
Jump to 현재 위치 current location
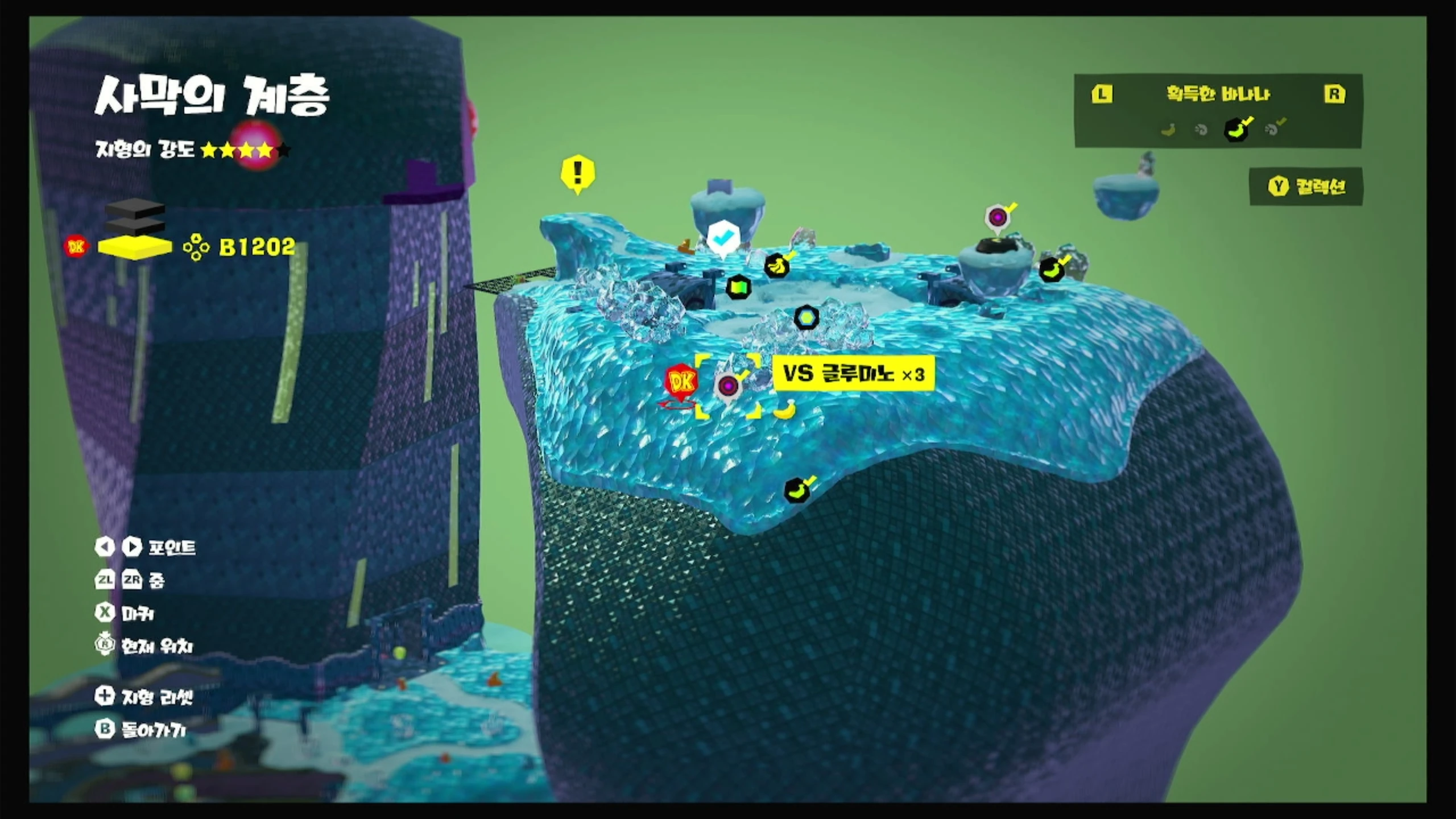tap(146, 646)
